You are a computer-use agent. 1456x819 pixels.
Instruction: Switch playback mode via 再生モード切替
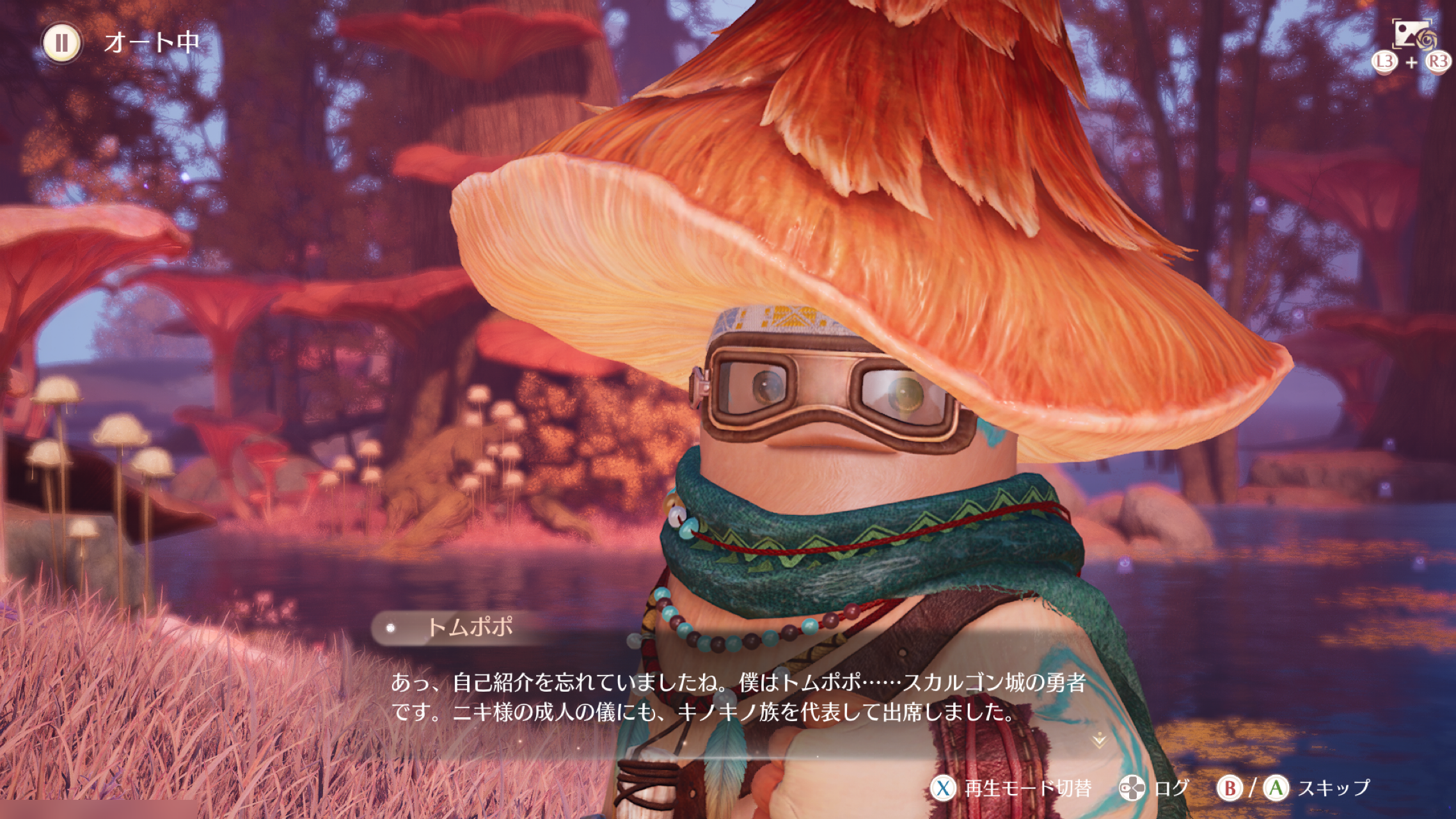pyautogui.click(x=1011, y=788)
